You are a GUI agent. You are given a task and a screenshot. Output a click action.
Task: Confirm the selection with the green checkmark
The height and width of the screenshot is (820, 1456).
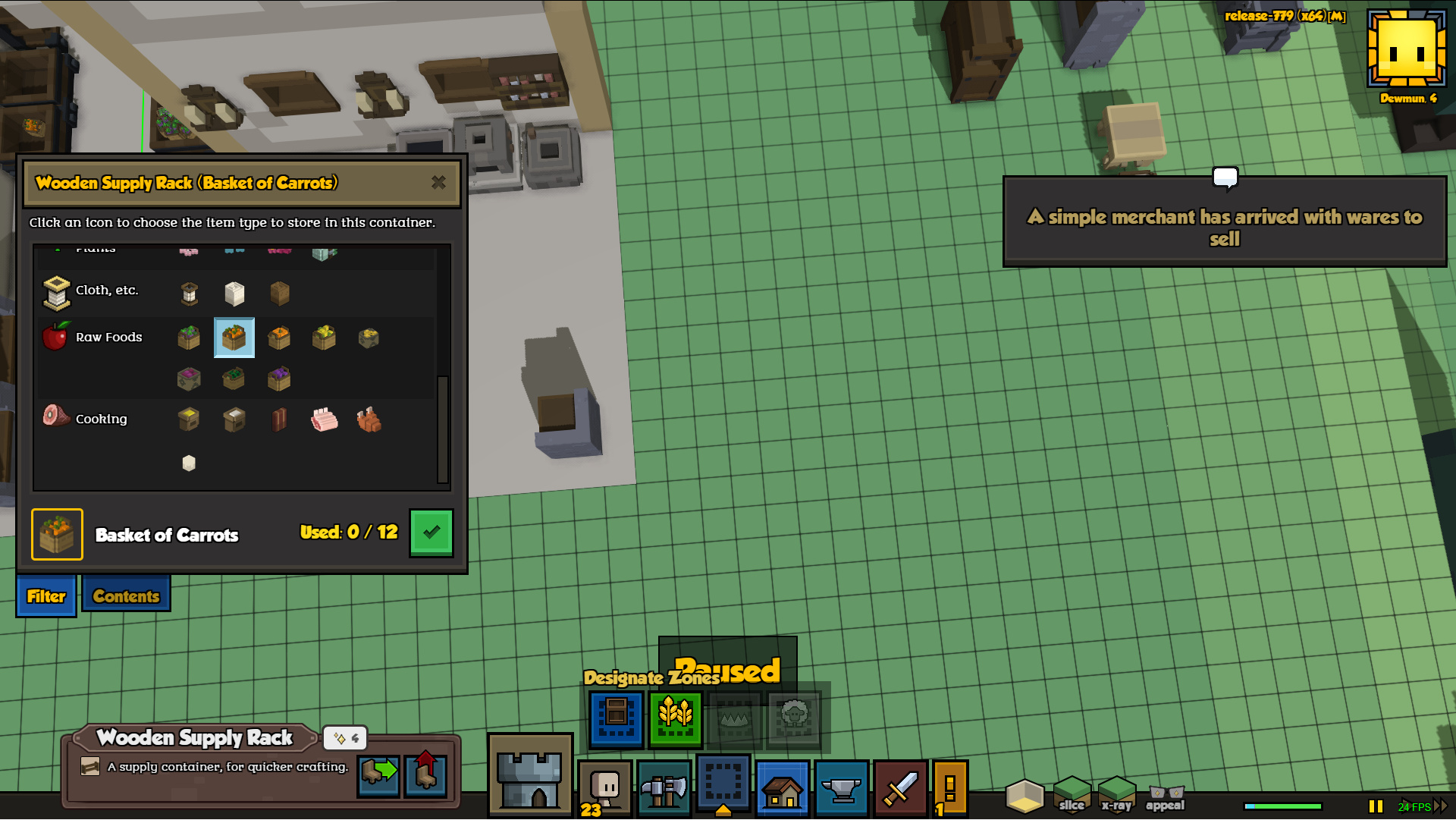click(x=431, y=533)
